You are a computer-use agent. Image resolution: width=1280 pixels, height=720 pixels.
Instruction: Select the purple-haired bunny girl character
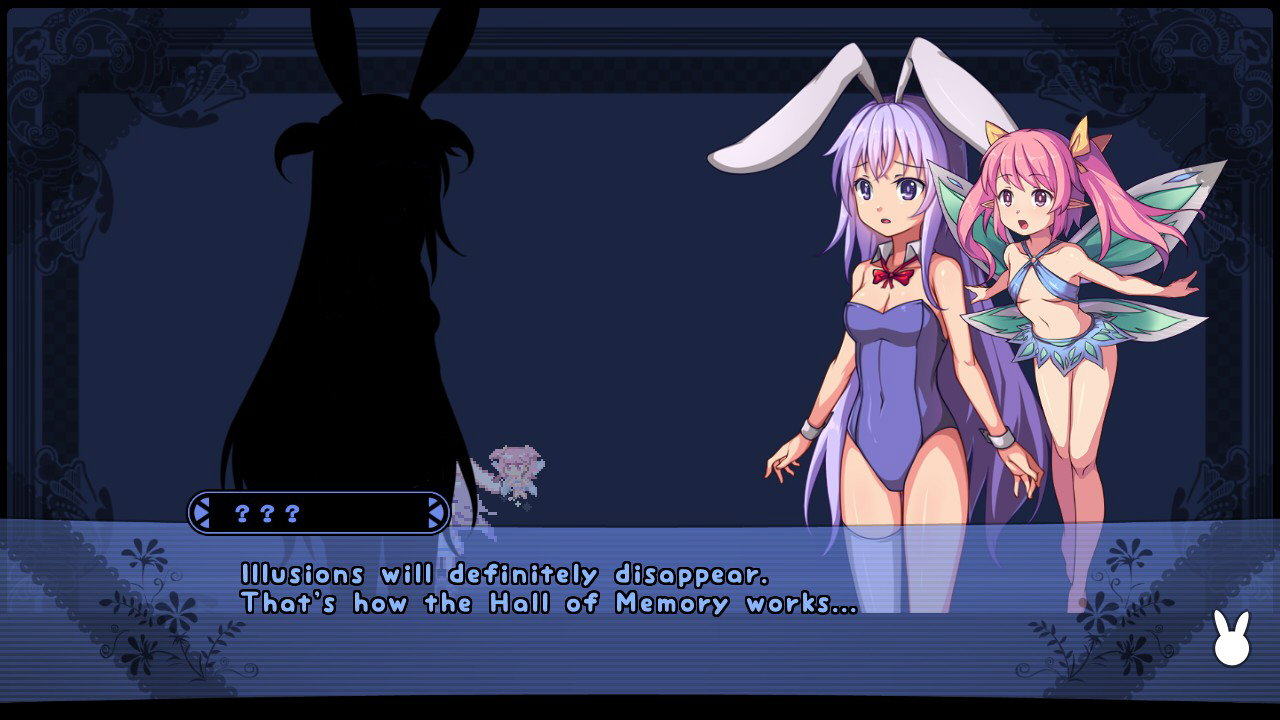[x=890, y=300]
